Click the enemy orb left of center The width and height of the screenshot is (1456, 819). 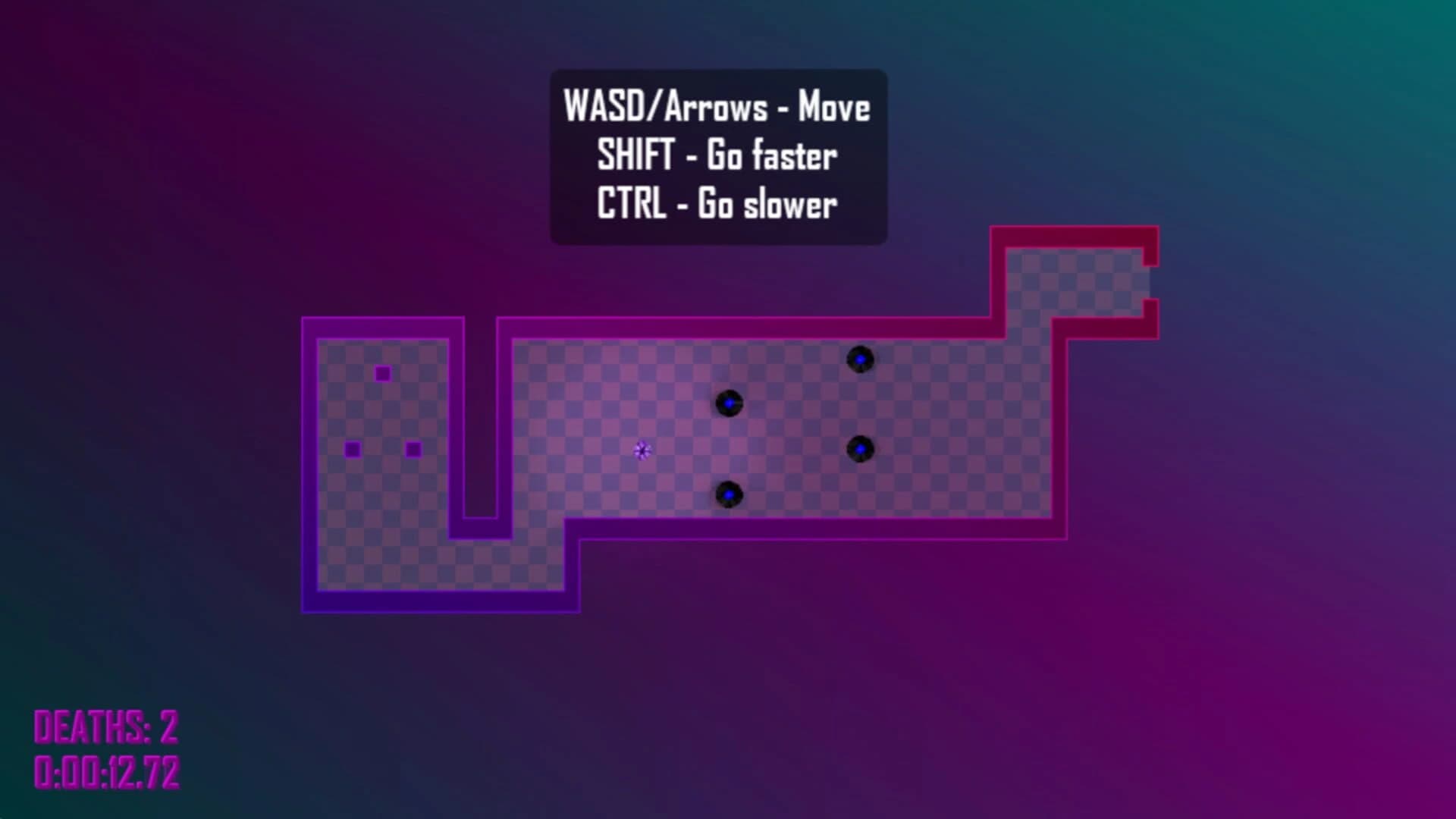pos(730,403)
